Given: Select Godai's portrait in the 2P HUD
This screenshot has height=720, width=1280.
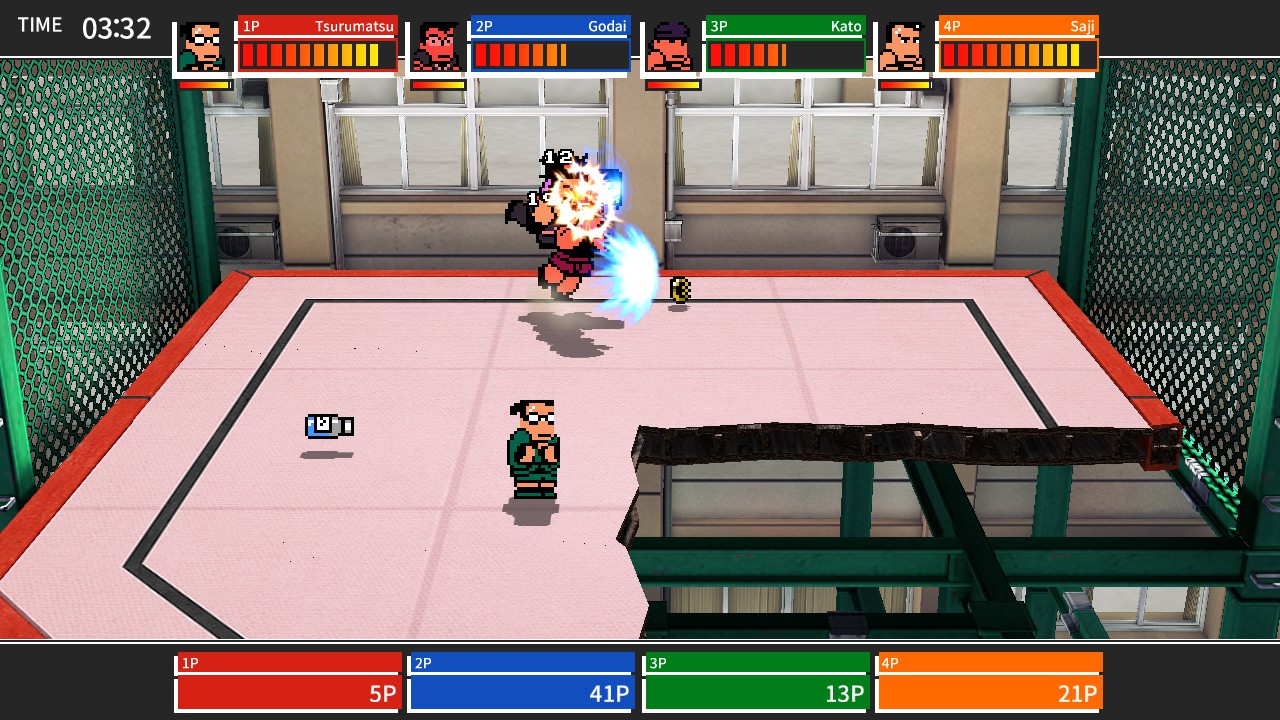Looking at the screenshot, I should (x=438, y=44).
